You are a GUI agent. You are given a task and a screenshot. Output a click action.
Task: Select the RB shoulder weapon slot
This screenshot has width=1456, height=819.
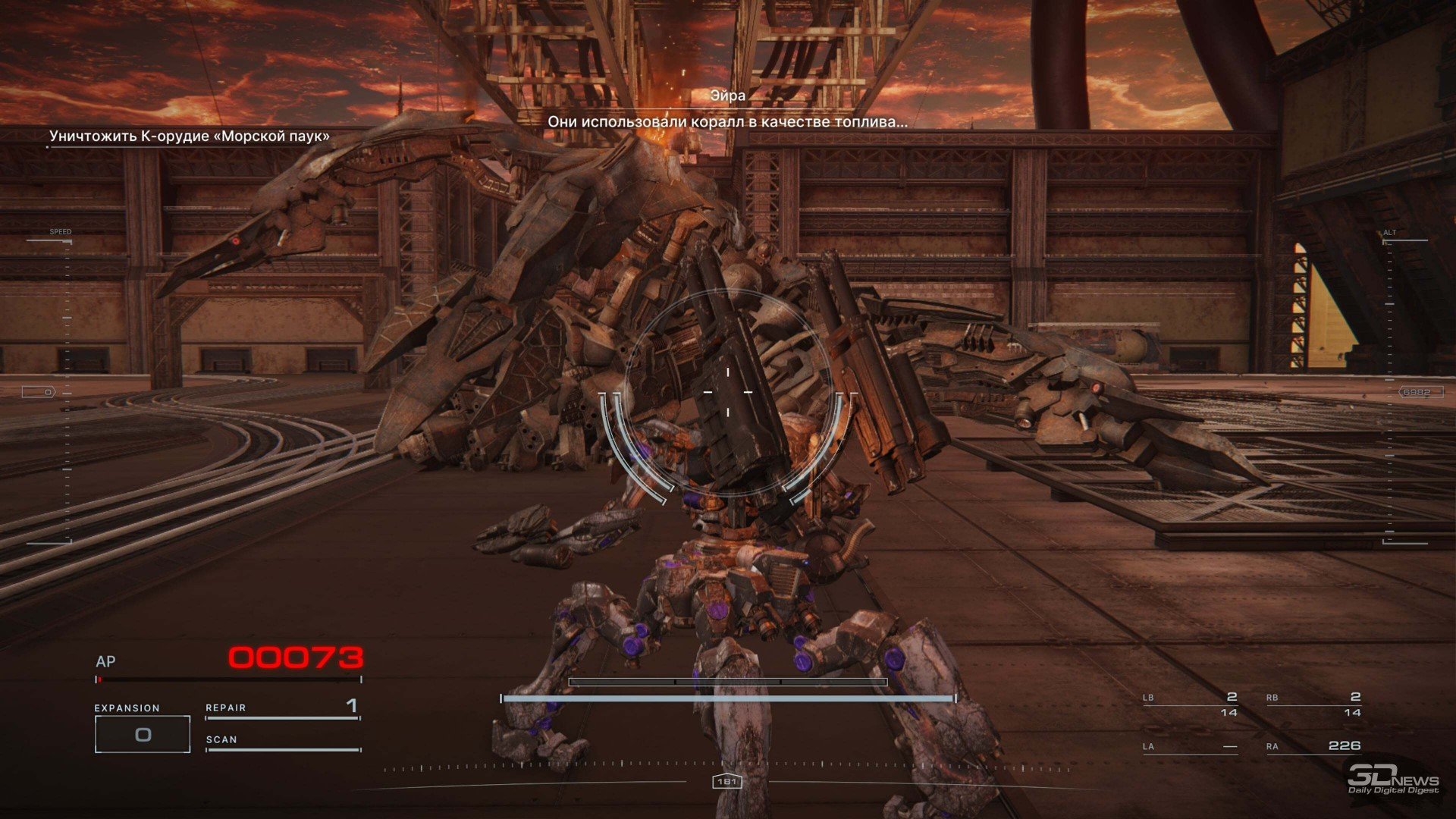click(x=1313, y=704)
